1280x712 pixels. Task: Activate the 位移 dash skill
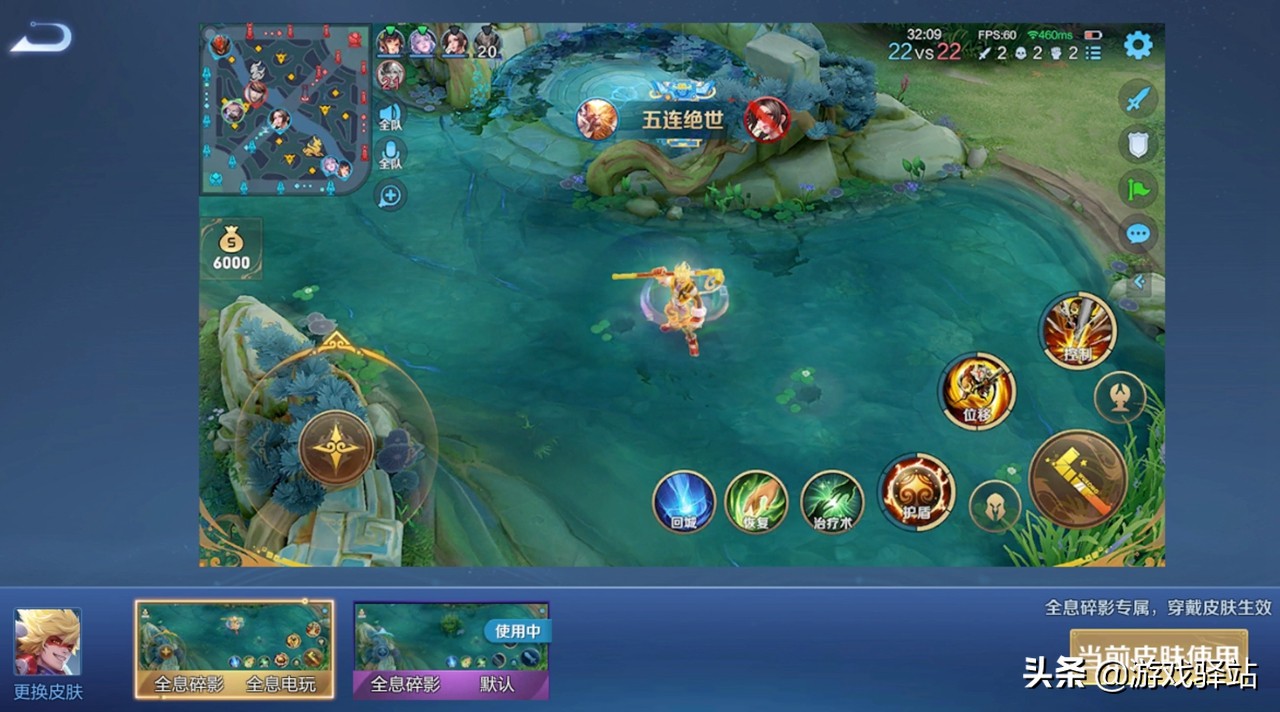click(977, 391)
